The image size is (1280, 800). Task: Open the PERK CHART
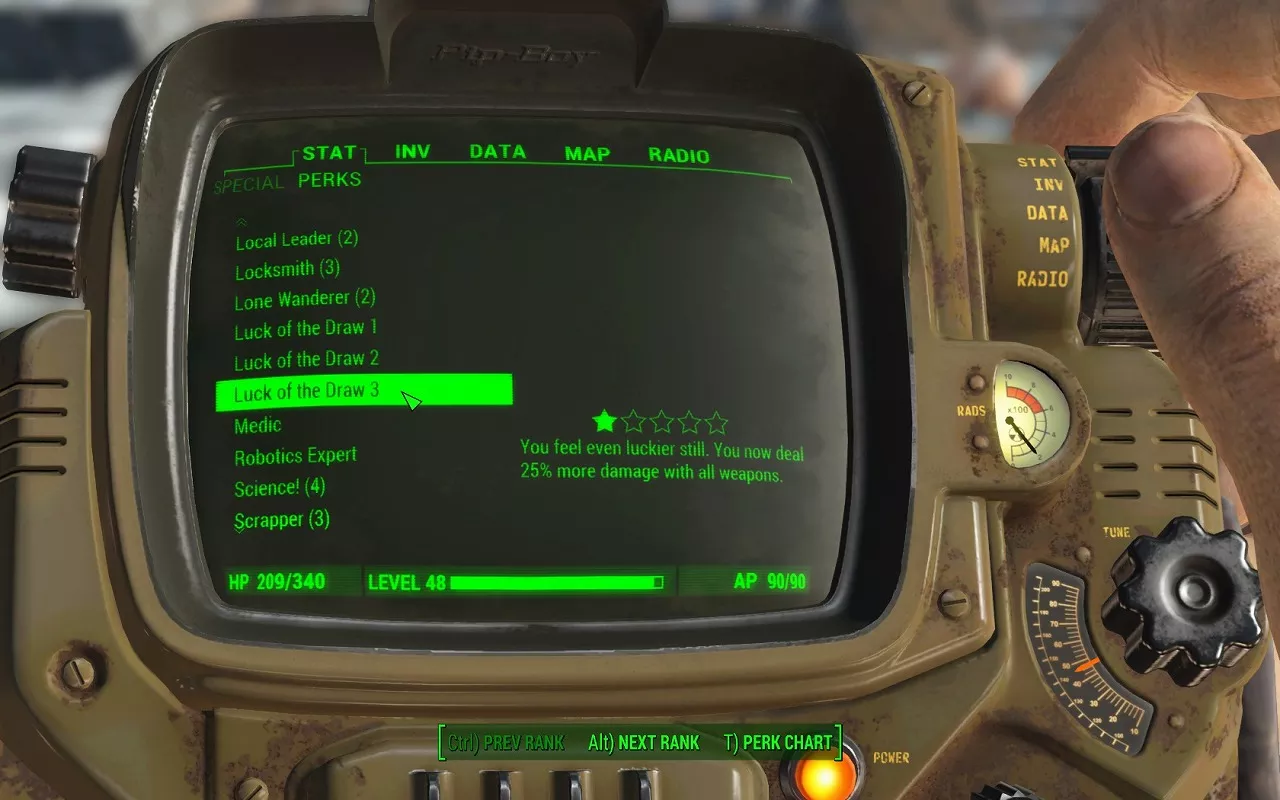777,743
